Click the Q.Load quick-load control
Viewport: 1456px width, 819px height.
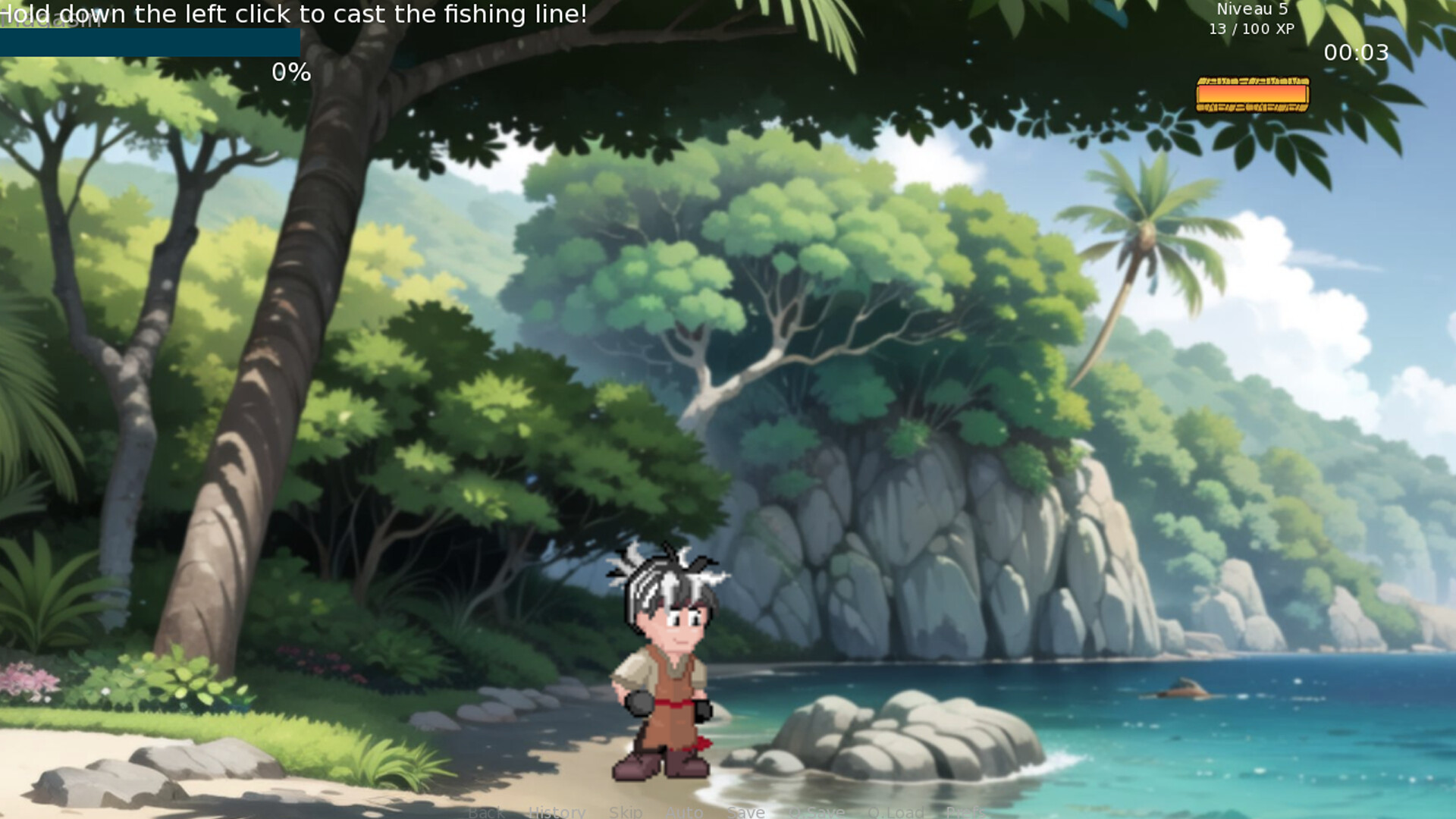(894, 813)
